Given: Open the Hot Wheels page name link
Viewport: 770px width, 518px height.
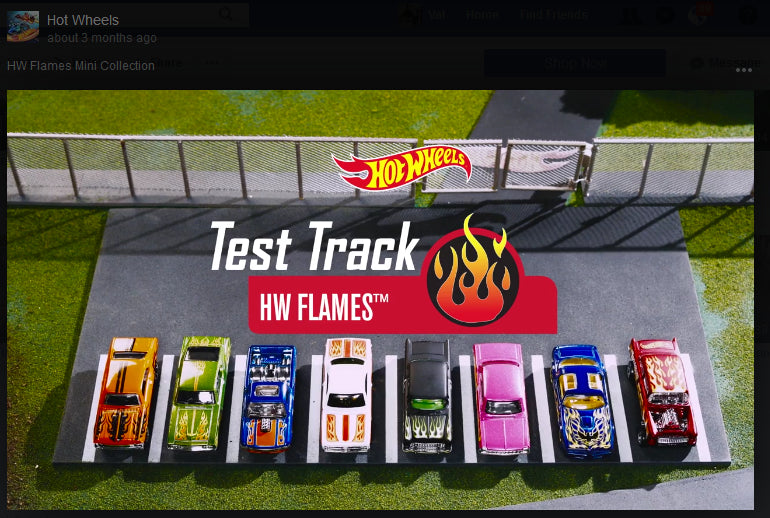Looking at the screenshot, I should tap(83, 20).
